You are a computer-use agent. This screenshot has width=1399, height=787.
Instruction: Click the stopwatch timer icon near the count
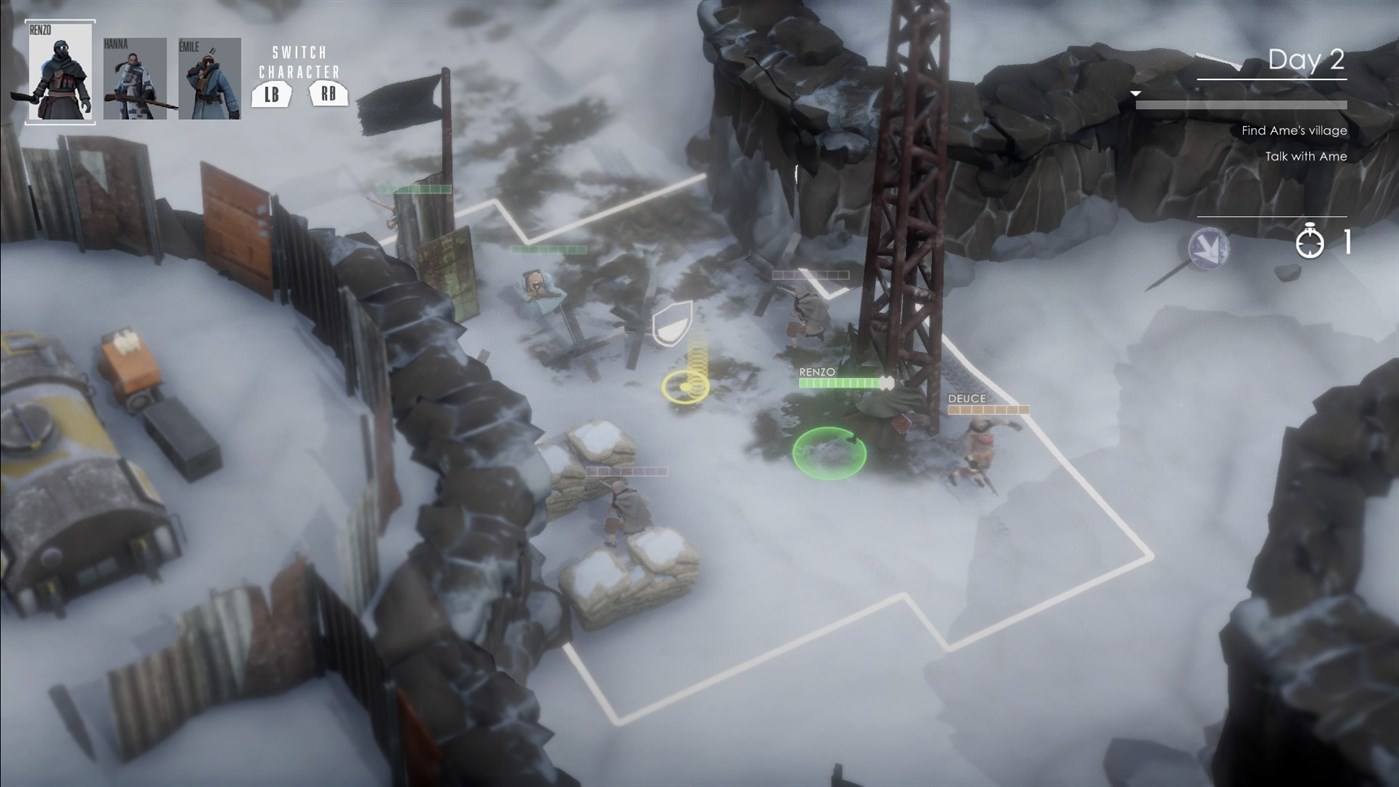coord(1308,244)
